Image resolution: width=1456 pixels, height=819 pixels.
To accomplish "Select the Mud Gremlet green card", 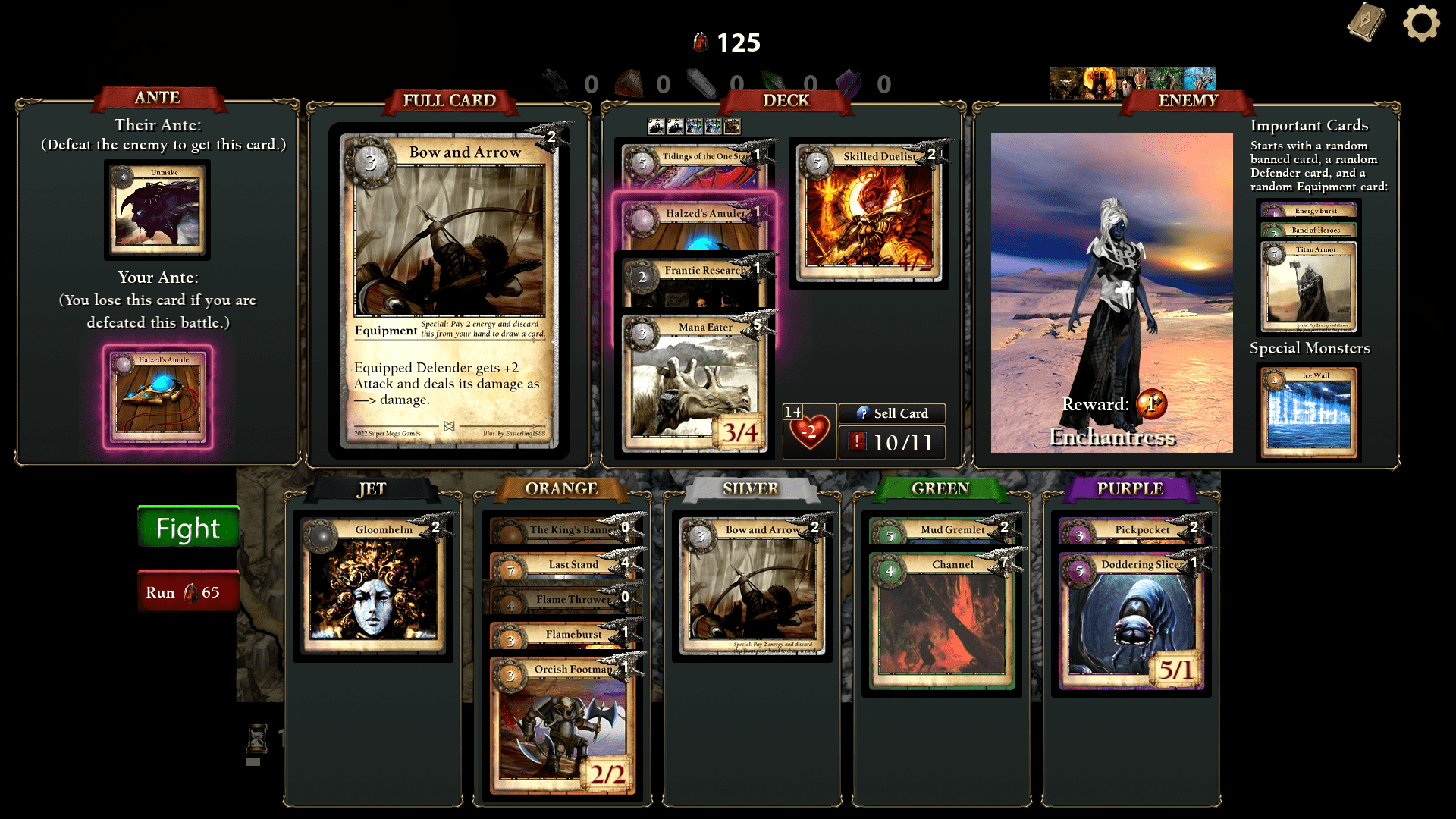I will coord(940,530).
